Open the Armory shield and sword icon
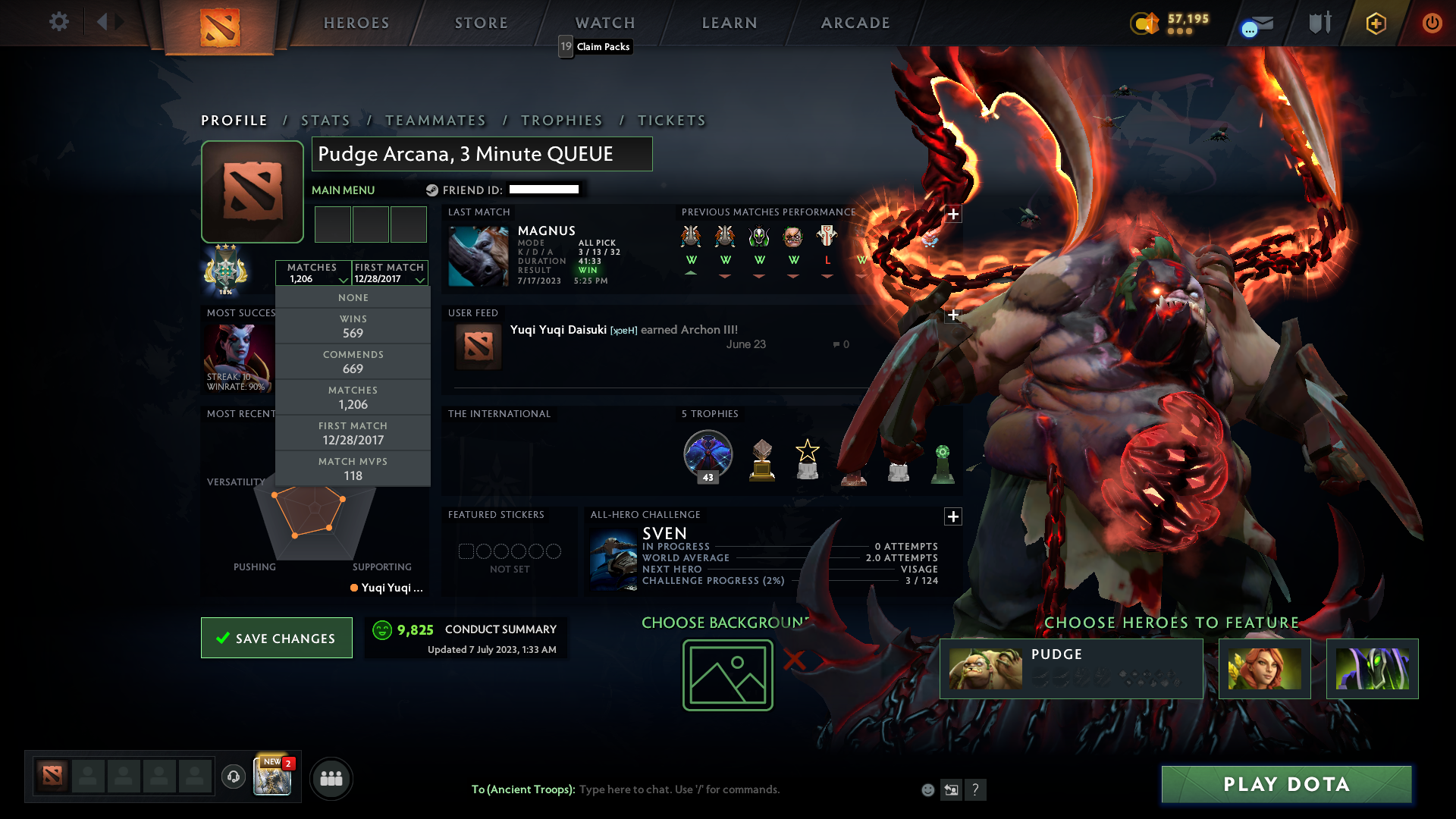Screen dimensions: 1456x819 (x=1319, y=23)
